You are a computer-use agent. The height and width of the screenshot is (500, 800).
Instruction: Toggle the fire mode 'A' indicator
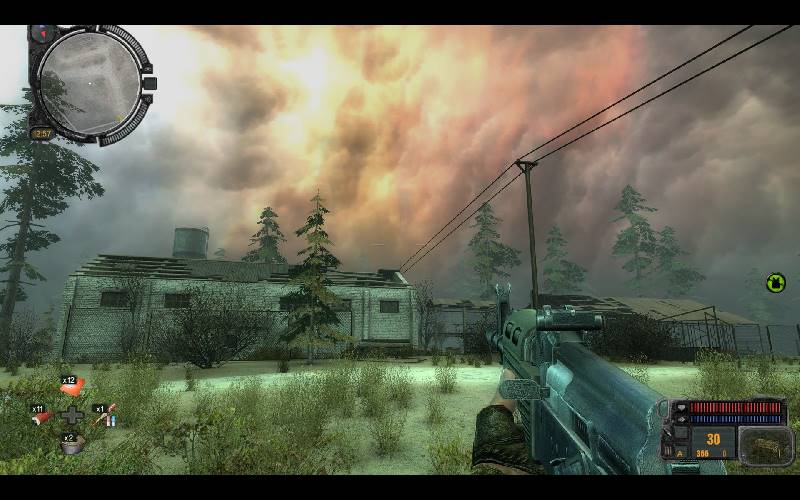tap(680, 453)
